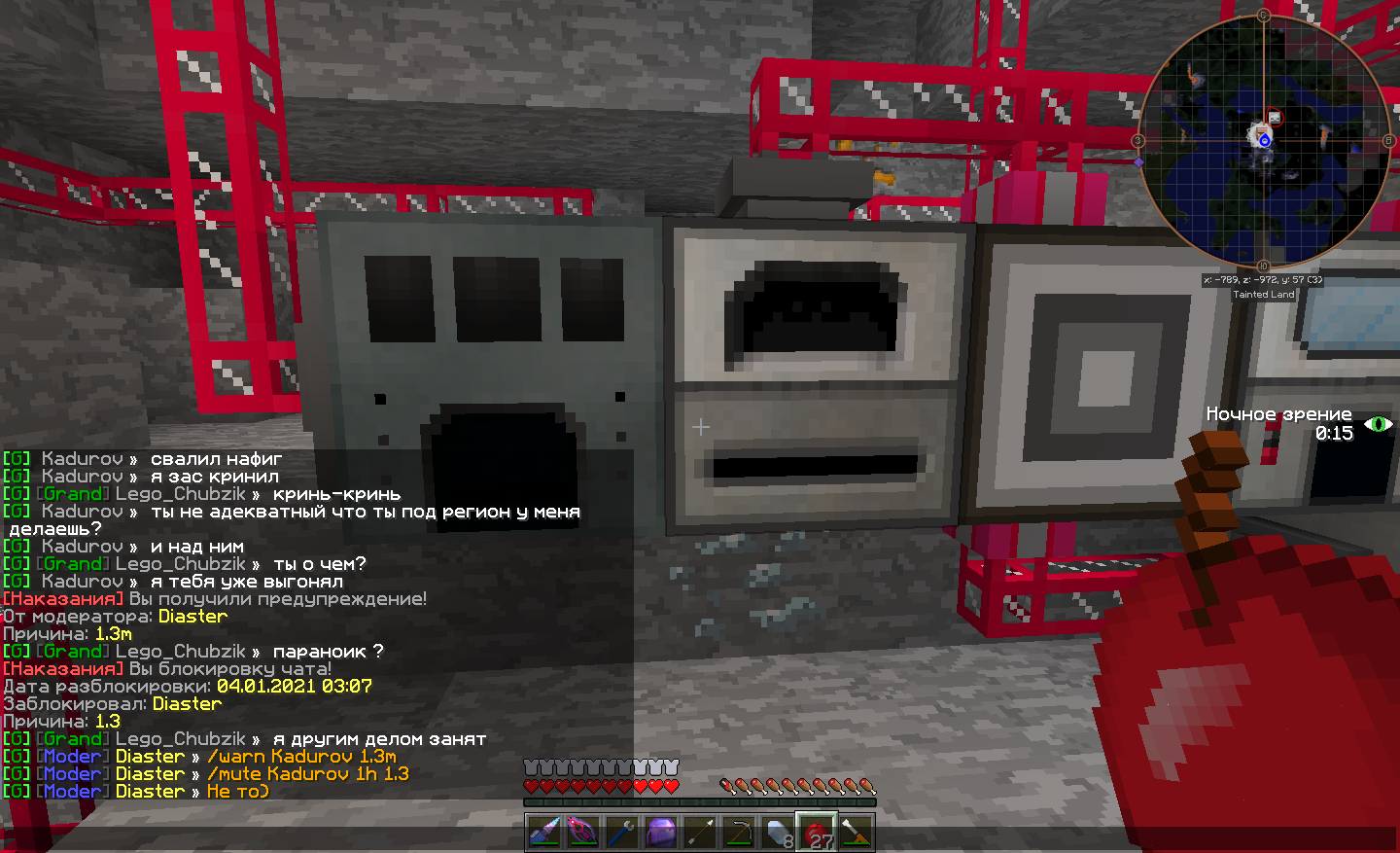Choose the pale blue item stack of 8

coord(778,833)
